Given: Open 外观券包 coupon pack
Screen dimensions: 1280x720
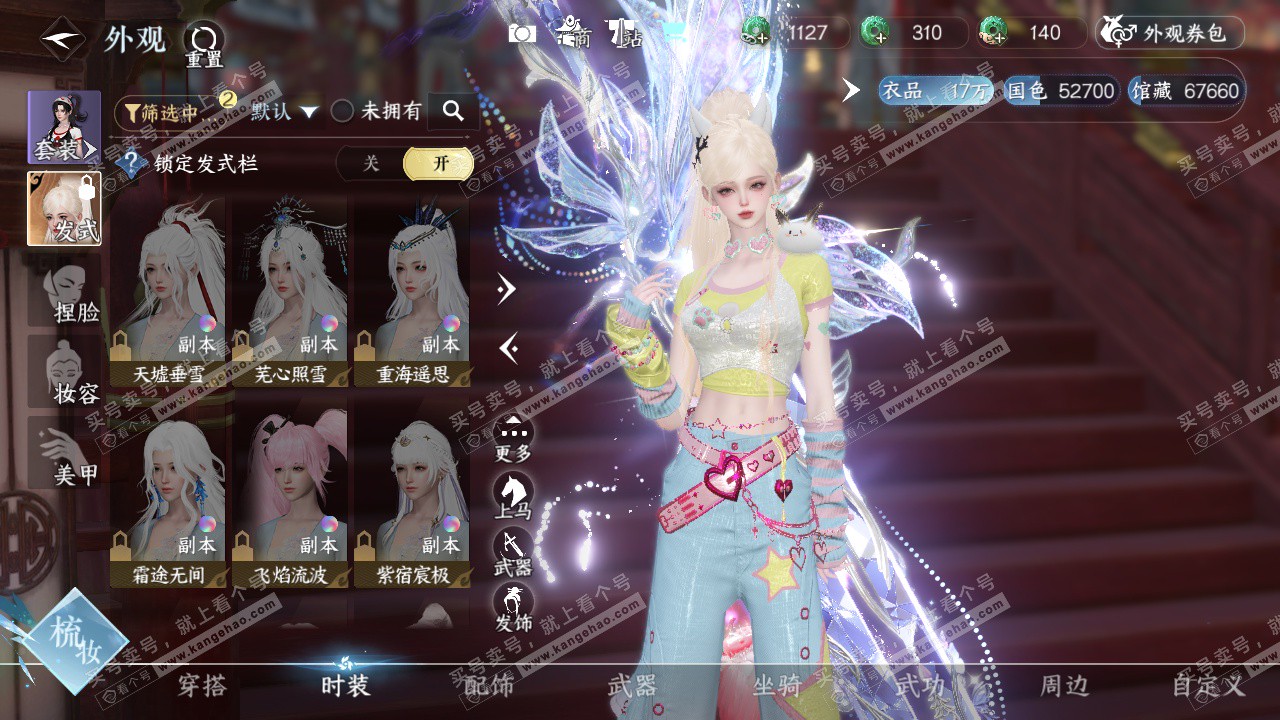Looking at the screenshot, I should pos(1170,33).
